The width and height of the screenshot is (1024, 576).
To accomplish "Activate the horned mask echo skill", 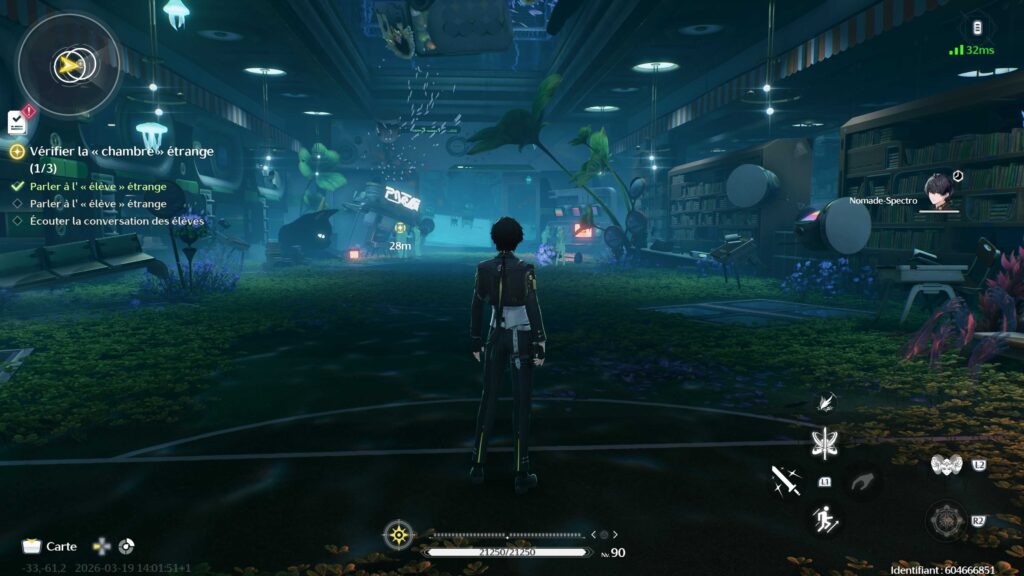I will (x=945, y=465).
